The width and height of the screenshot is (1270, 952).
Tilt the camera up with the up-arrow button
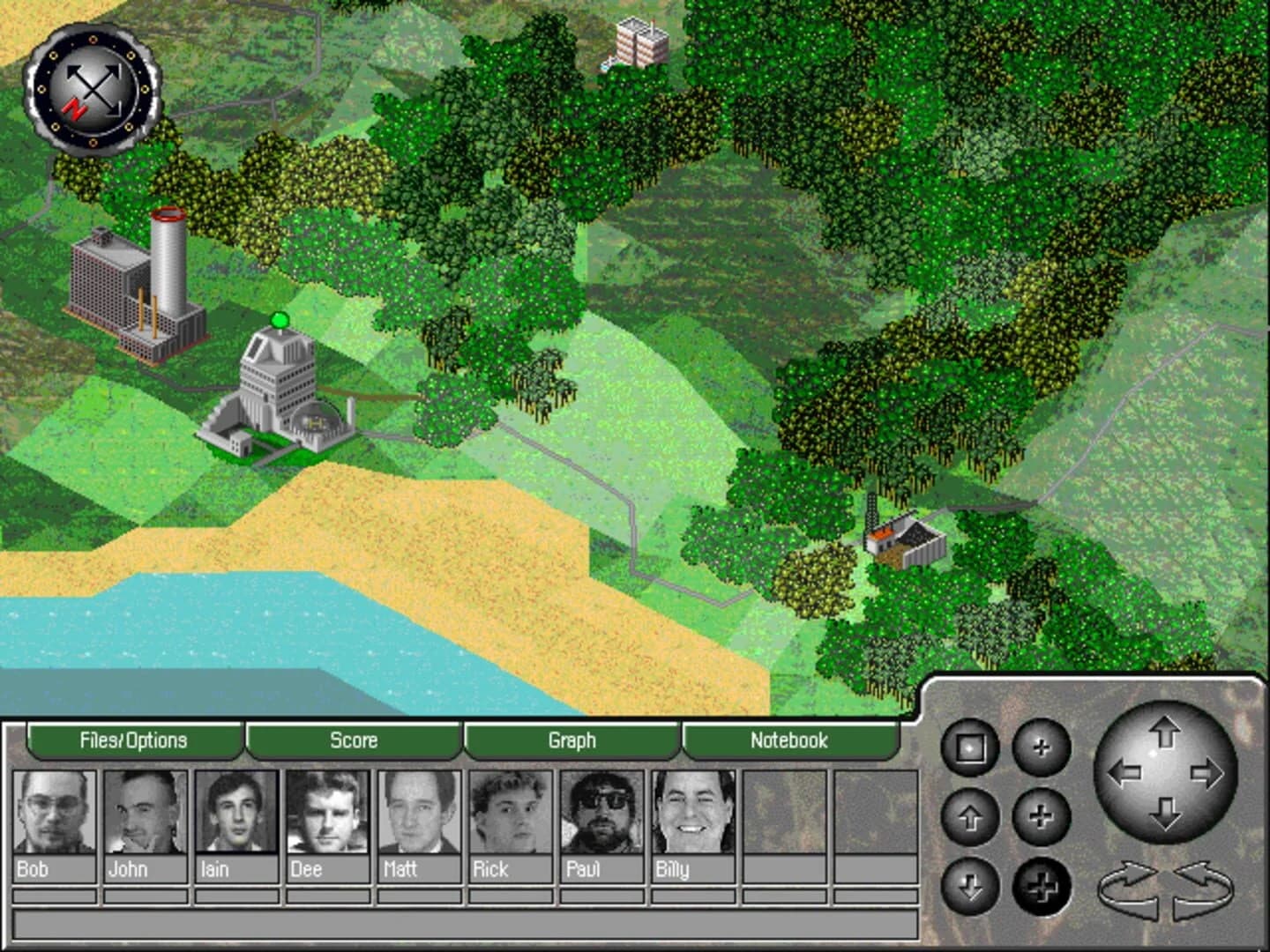(x=970, y=818)
